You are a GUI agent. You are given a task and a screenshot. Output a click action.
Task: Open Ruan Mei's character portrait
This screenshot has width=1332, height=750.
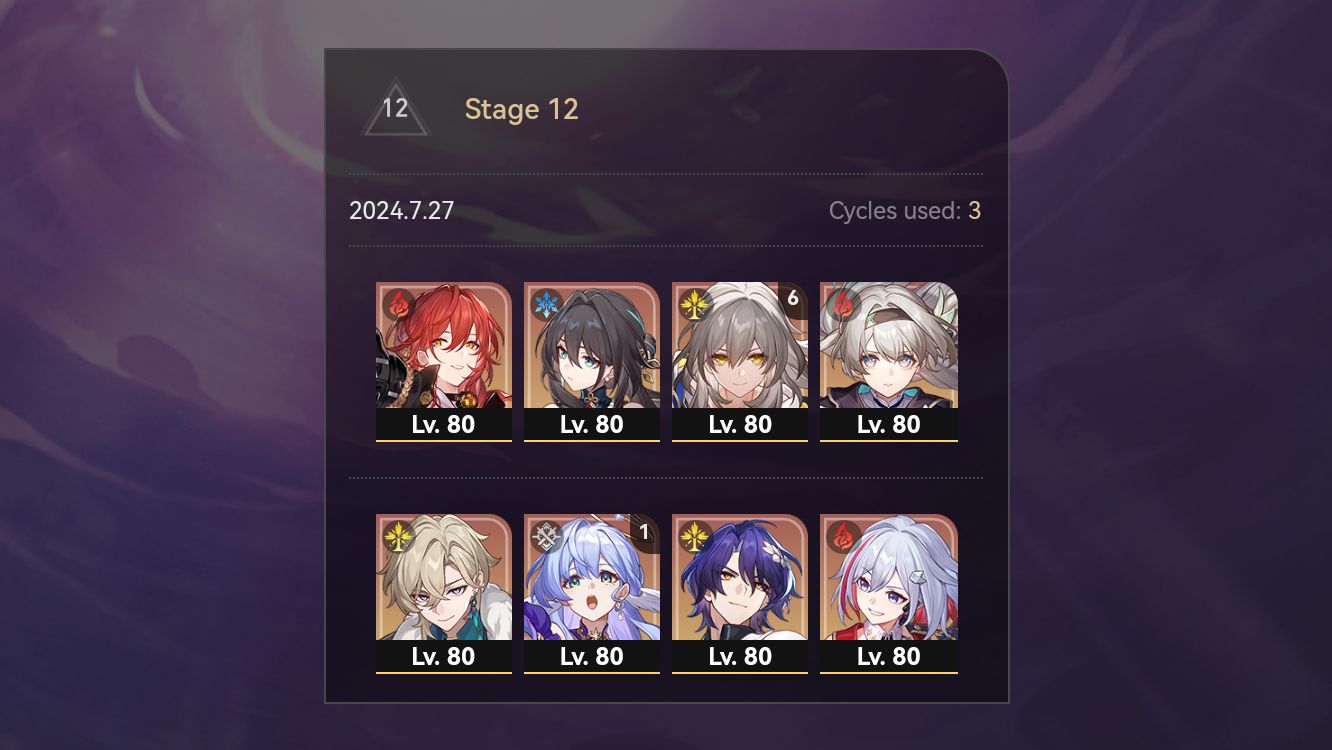click(592, 350)
